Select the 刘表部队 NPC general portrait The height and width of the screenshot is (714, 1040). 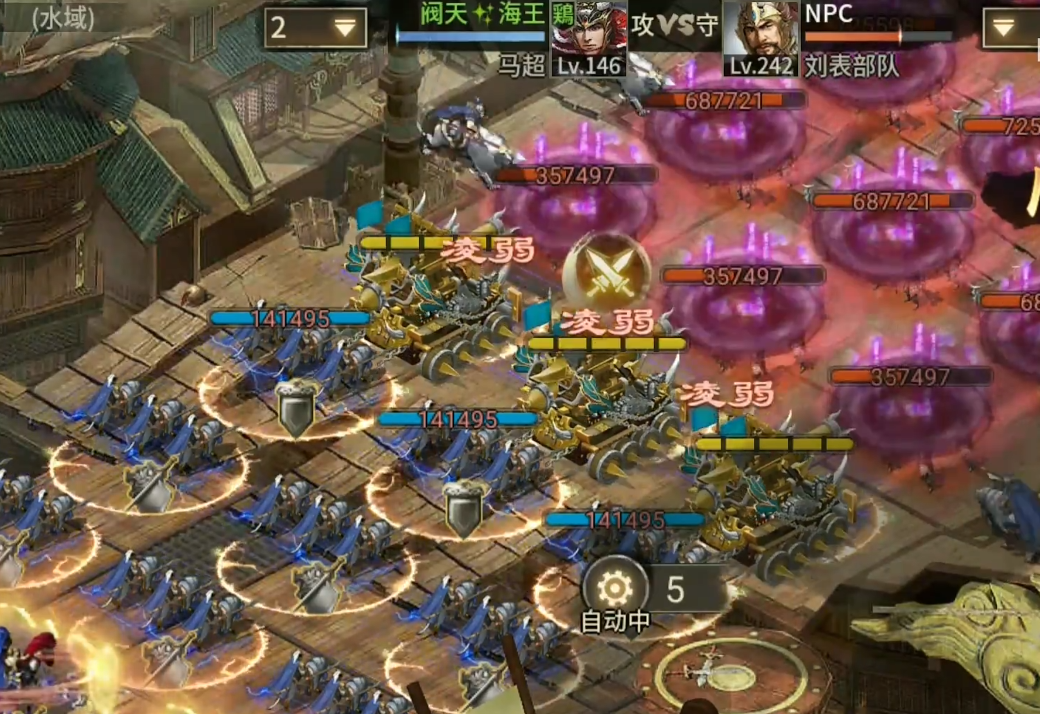point(761,37)
